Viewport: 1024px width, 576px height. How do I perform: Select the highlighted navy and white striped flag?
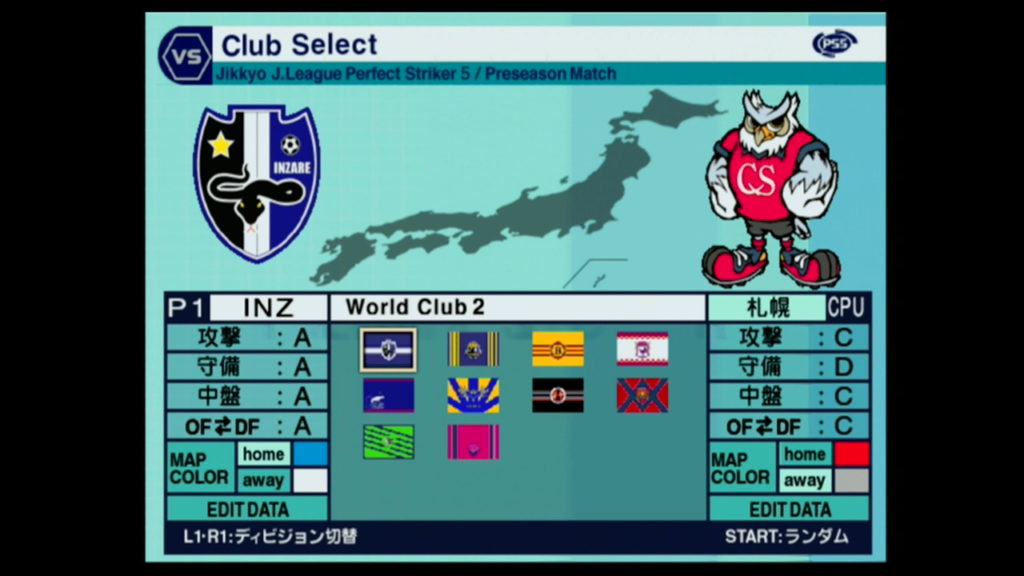tap(388, 349)
